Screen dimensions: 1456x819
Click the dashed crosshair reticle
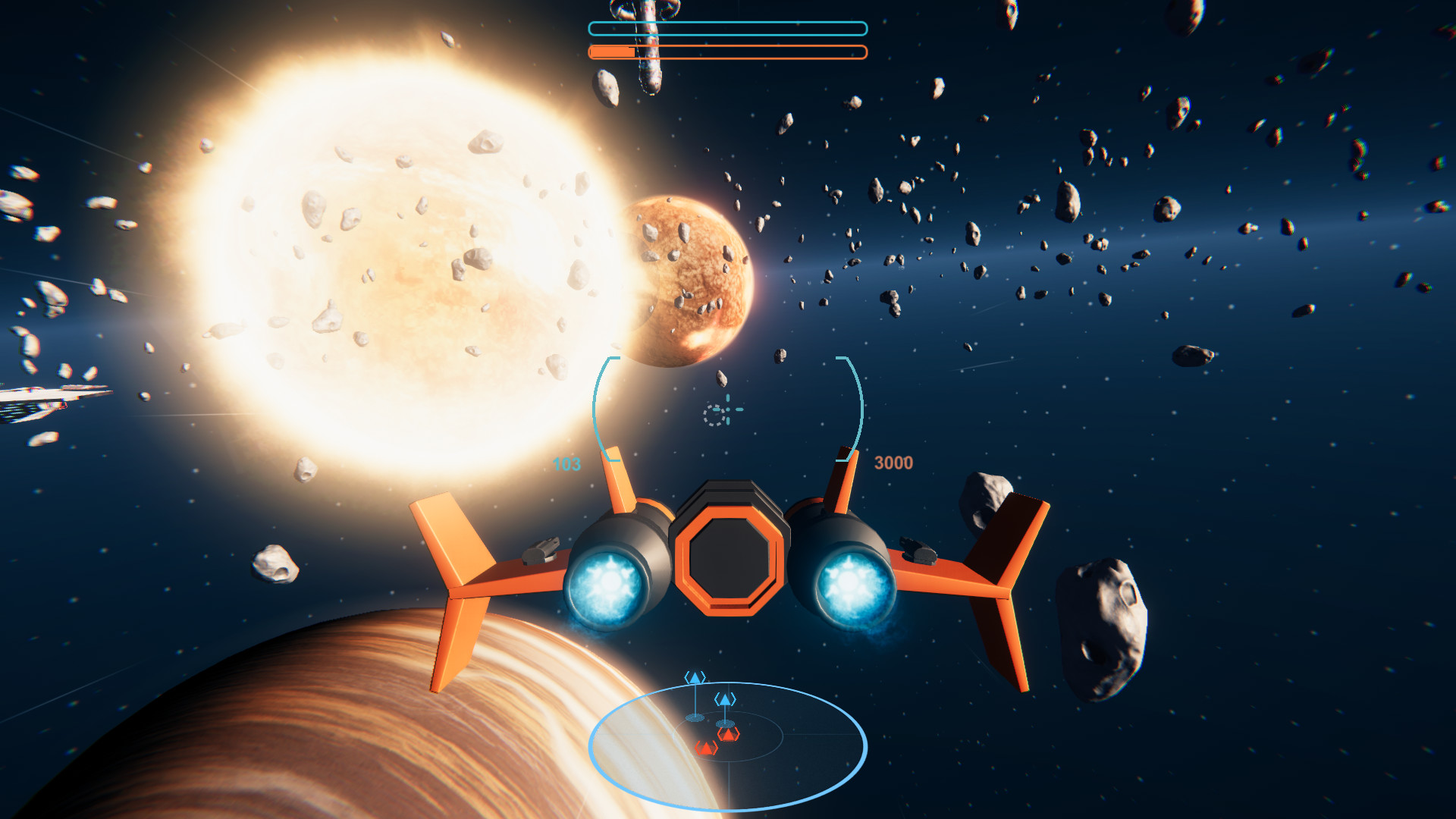click(721, 412)
